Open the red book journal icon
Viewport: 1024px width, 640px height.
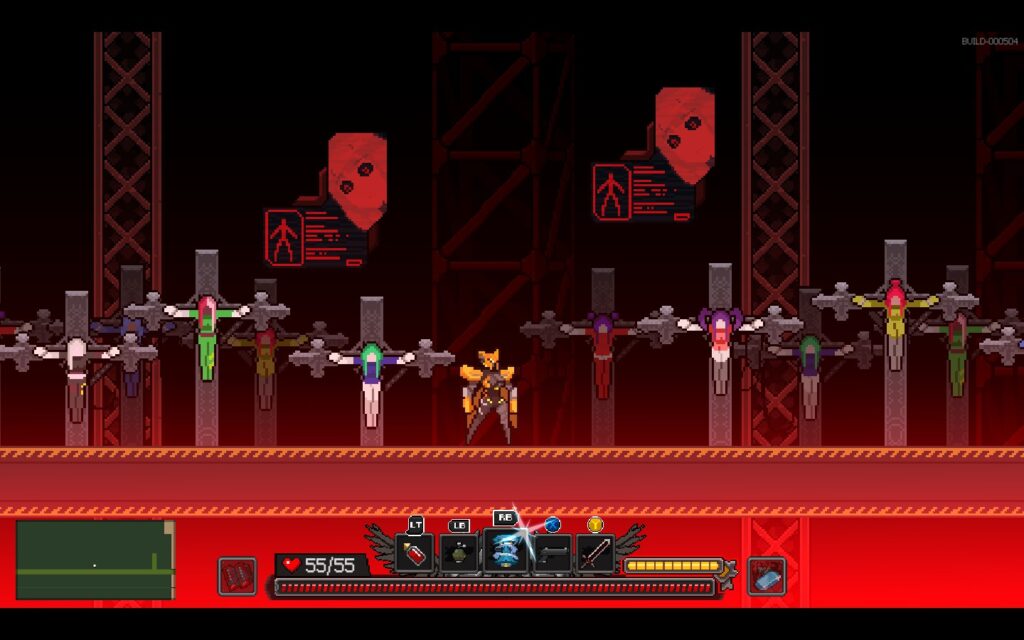click(x=237, y=575)
